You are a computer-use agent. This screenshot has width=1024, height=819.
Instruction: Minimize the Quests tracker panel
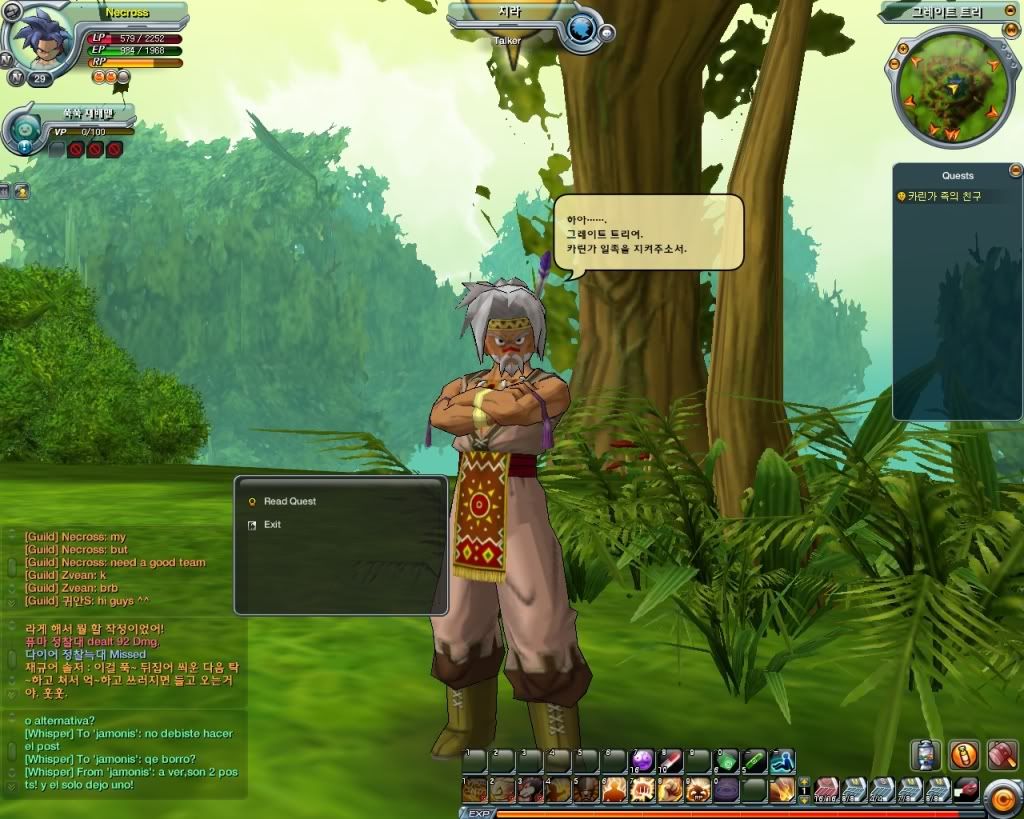[x=1016, y=170]
